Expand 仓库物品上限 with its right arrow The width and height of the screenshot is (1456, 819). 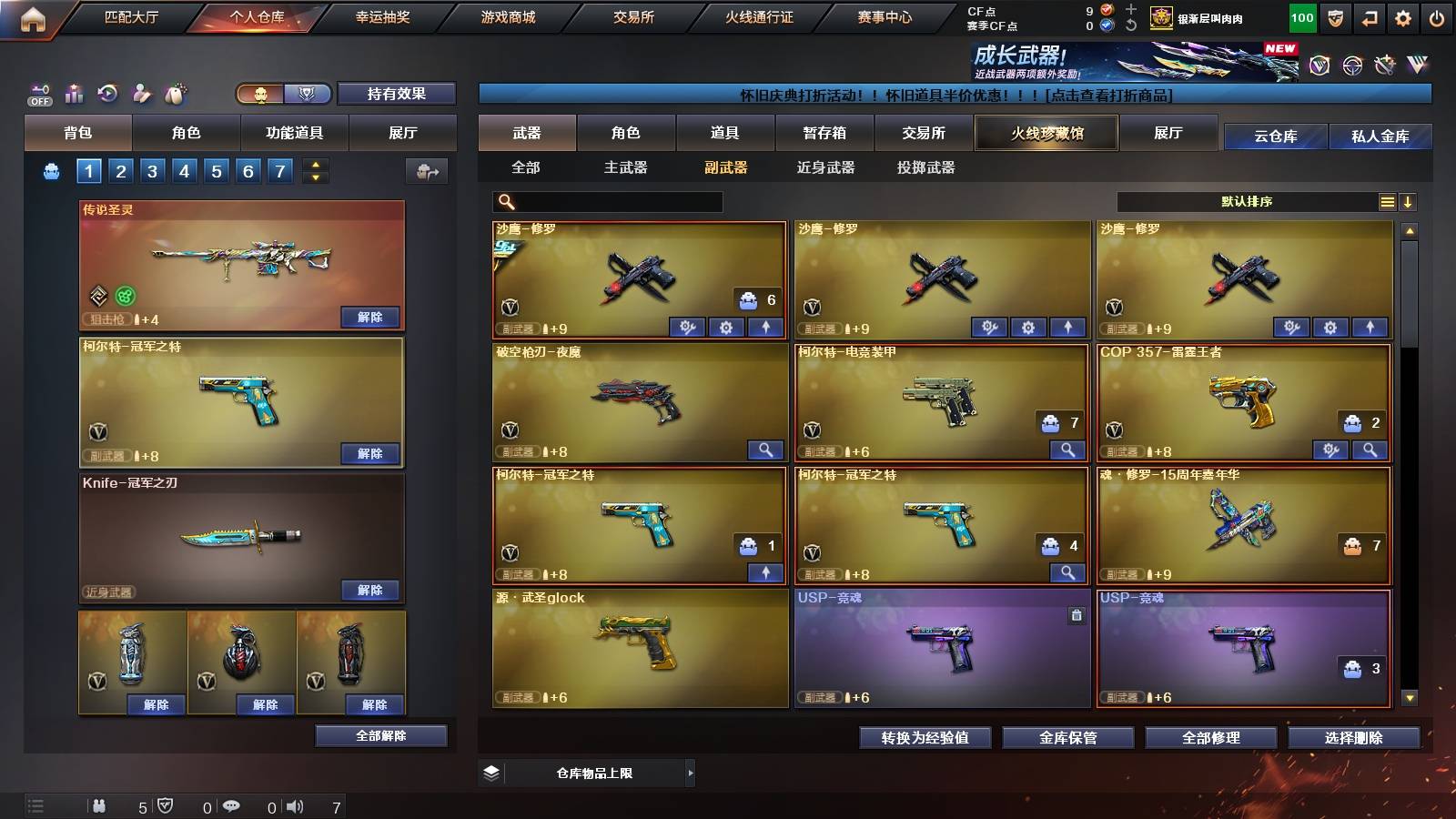[691, 773]
